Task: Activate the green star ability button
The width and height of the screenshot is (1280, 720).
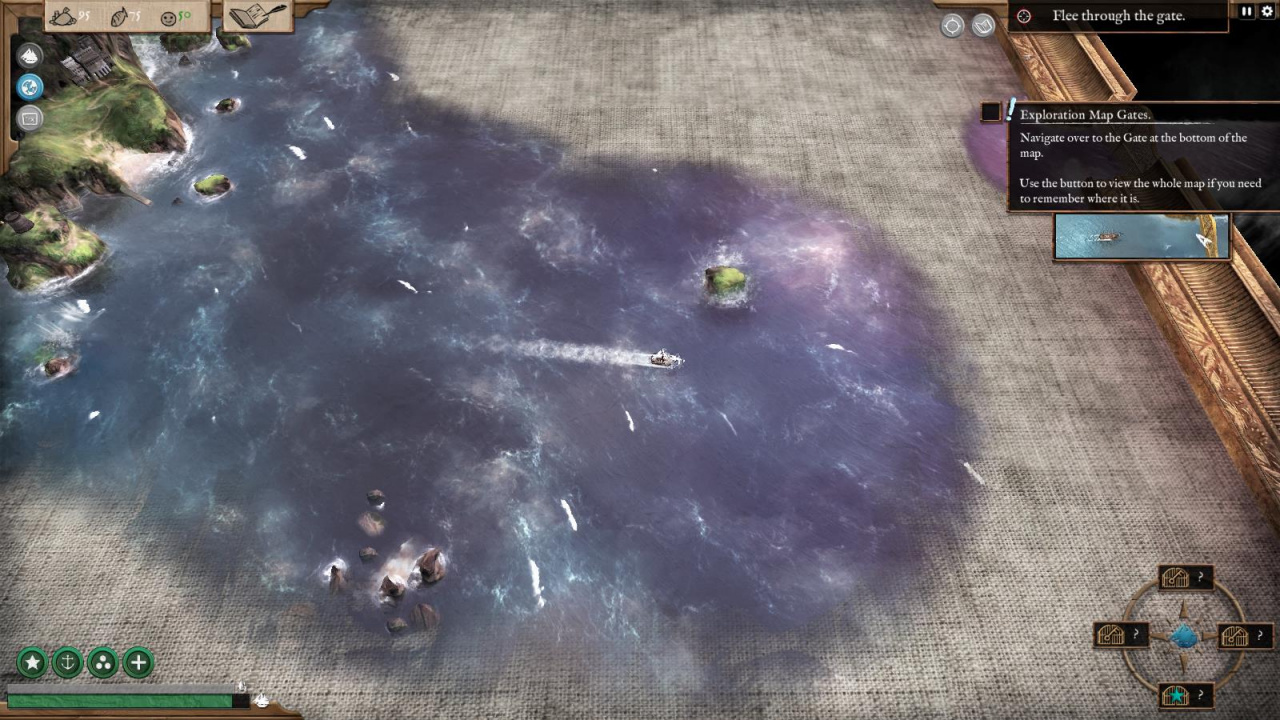Action: pos(32,662)
